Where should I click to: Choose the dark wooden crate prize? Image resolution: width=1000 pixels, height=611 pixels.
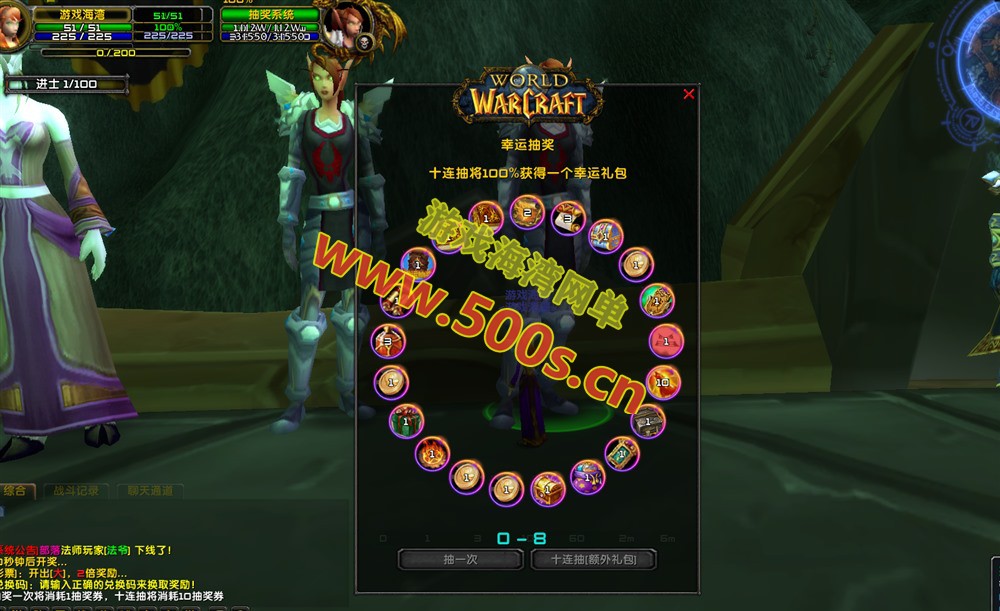pos(649,421)
